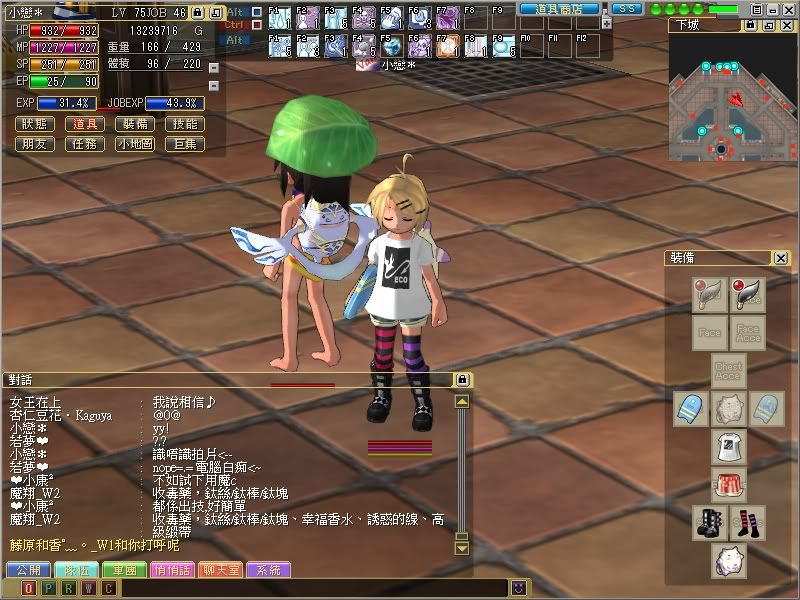Close the 裝備 equipment window
Image resolution: width=800 pixels, height=600 pixels.
(781, 258)
